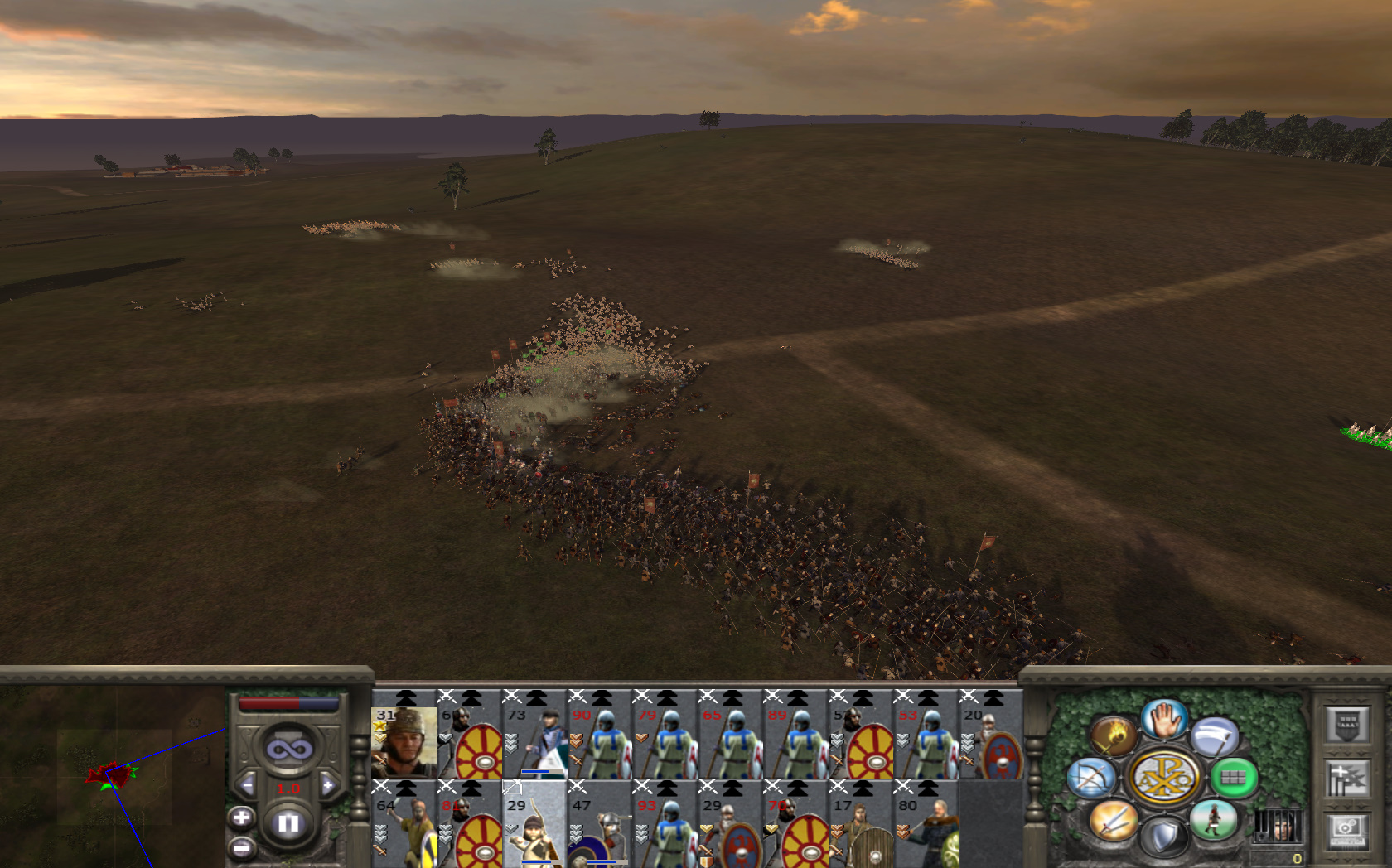
Task: Zoom out the battle minimap
Action: point(241,848)
